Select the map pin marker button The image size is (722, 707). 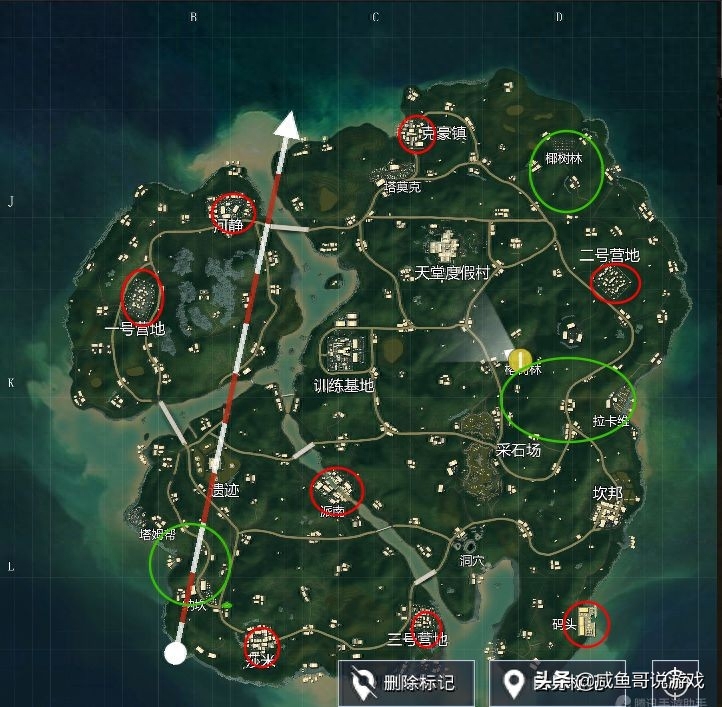click(515, 684)
